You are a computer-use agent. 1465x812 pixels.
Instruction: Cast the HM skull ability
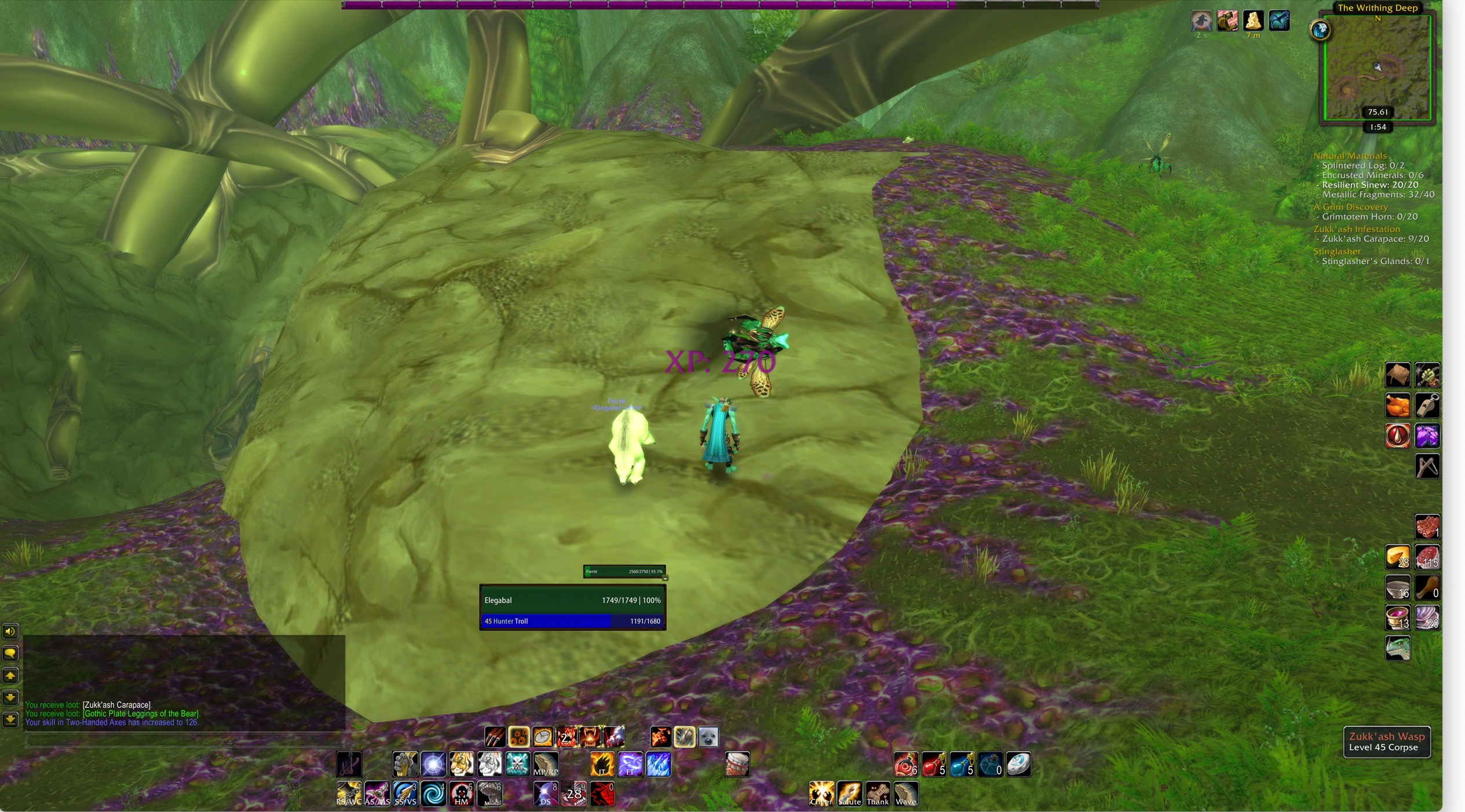pyautogui.click(x=462, y=793)
